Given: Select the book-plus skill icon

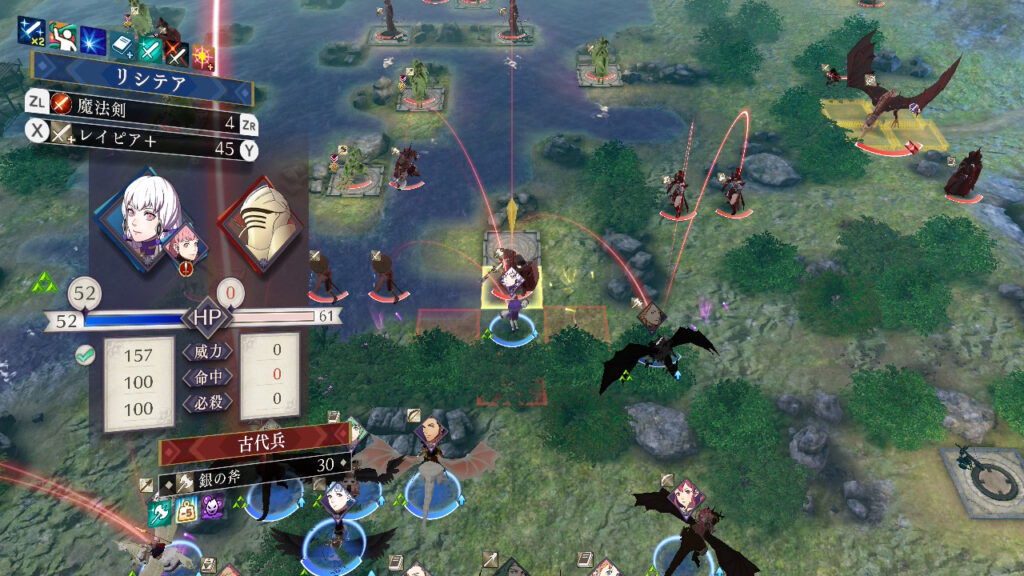Looking at the screenshot, I should pos(121,46).
